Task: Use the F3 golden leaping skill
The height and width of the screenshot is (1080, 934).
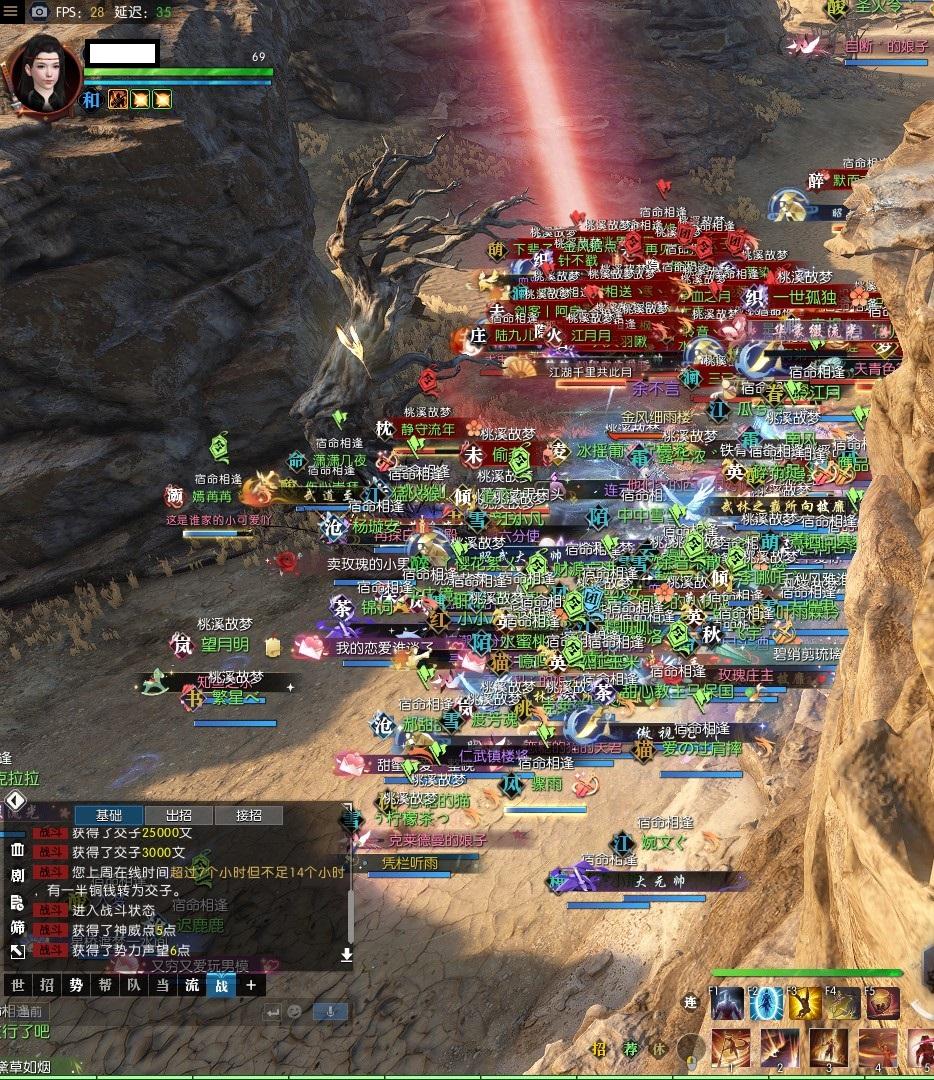Action: click(x=805, y=1003)
